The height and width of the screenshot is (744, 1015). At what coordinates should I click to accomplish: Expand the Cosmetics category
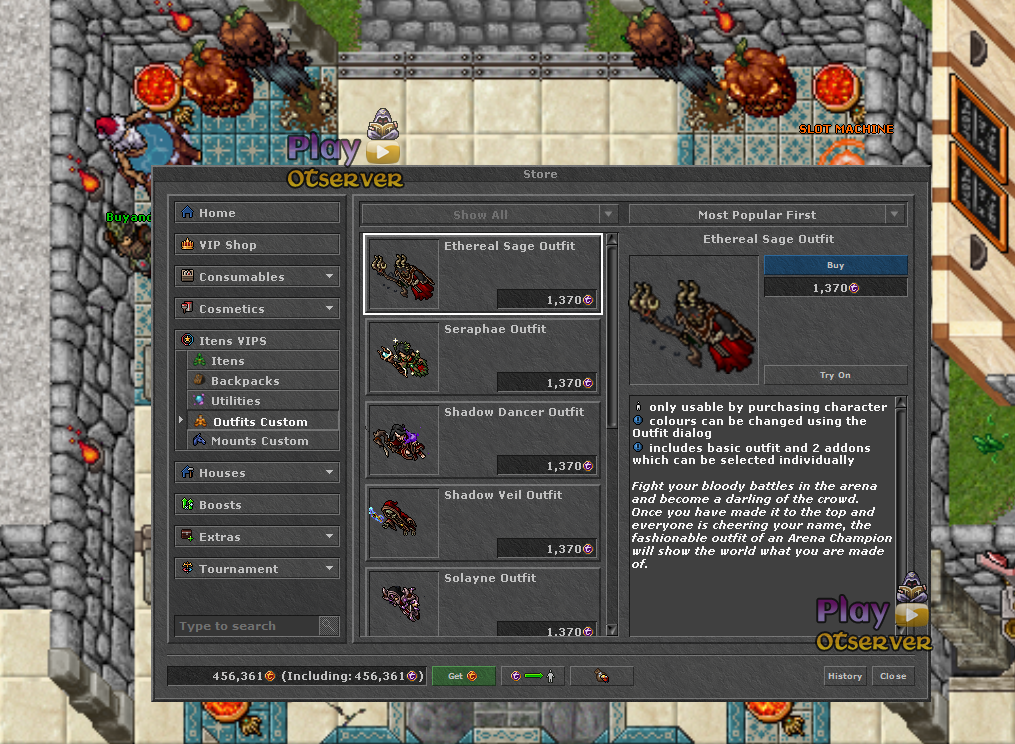(257, 309)
